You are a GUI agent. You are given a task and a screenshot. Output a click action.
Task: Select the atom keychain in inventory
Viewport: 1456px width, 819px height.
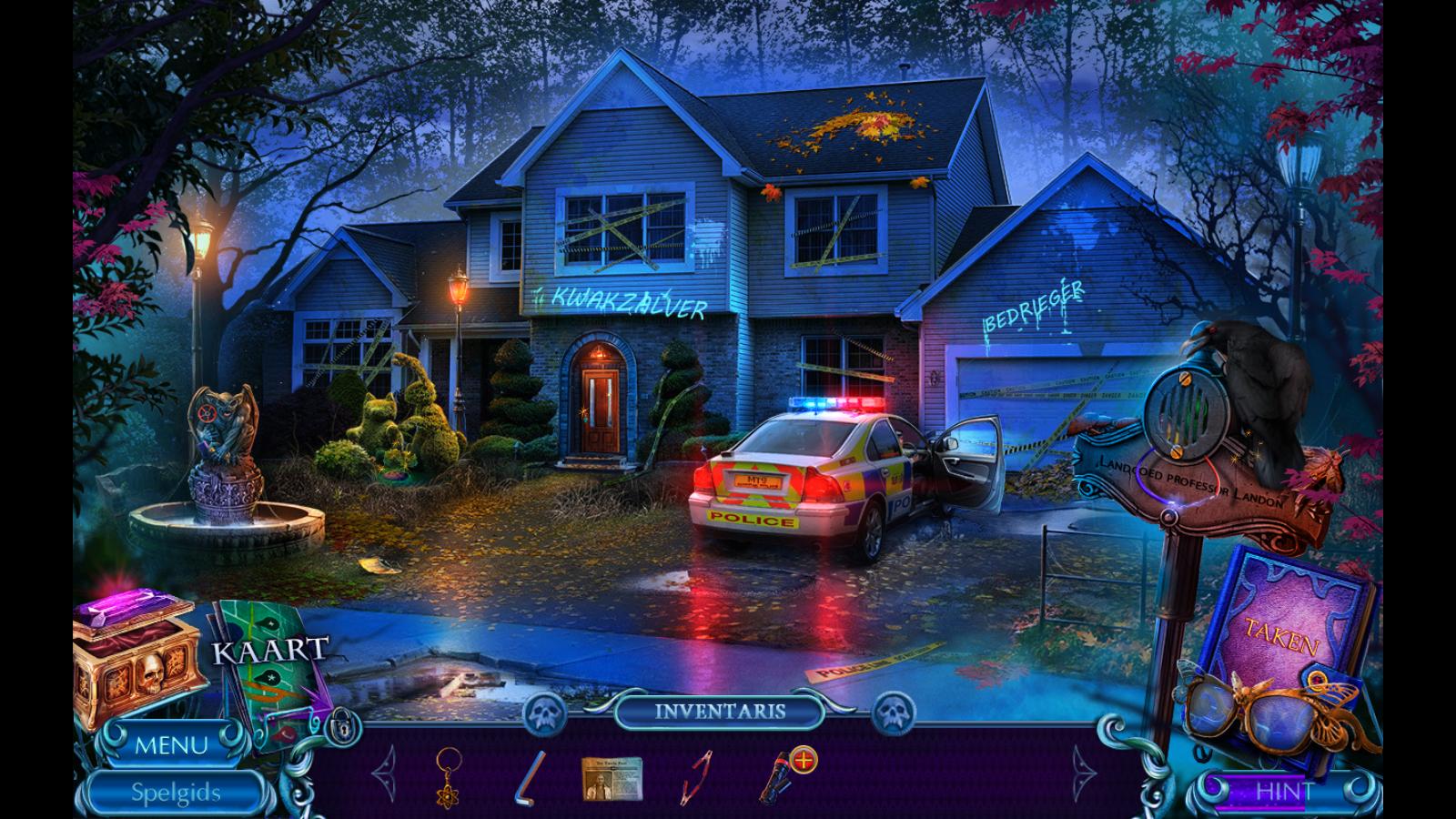tap(450, 775)
